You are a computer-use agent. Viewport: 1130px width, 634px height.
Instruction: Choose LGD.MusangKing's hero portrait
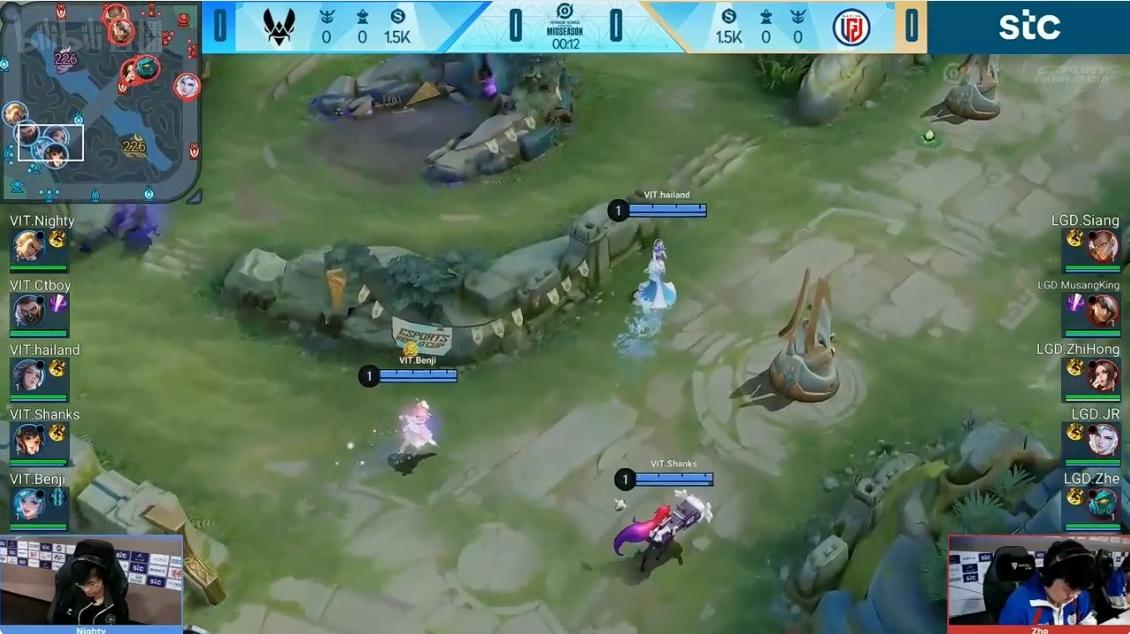[1103, 310]
